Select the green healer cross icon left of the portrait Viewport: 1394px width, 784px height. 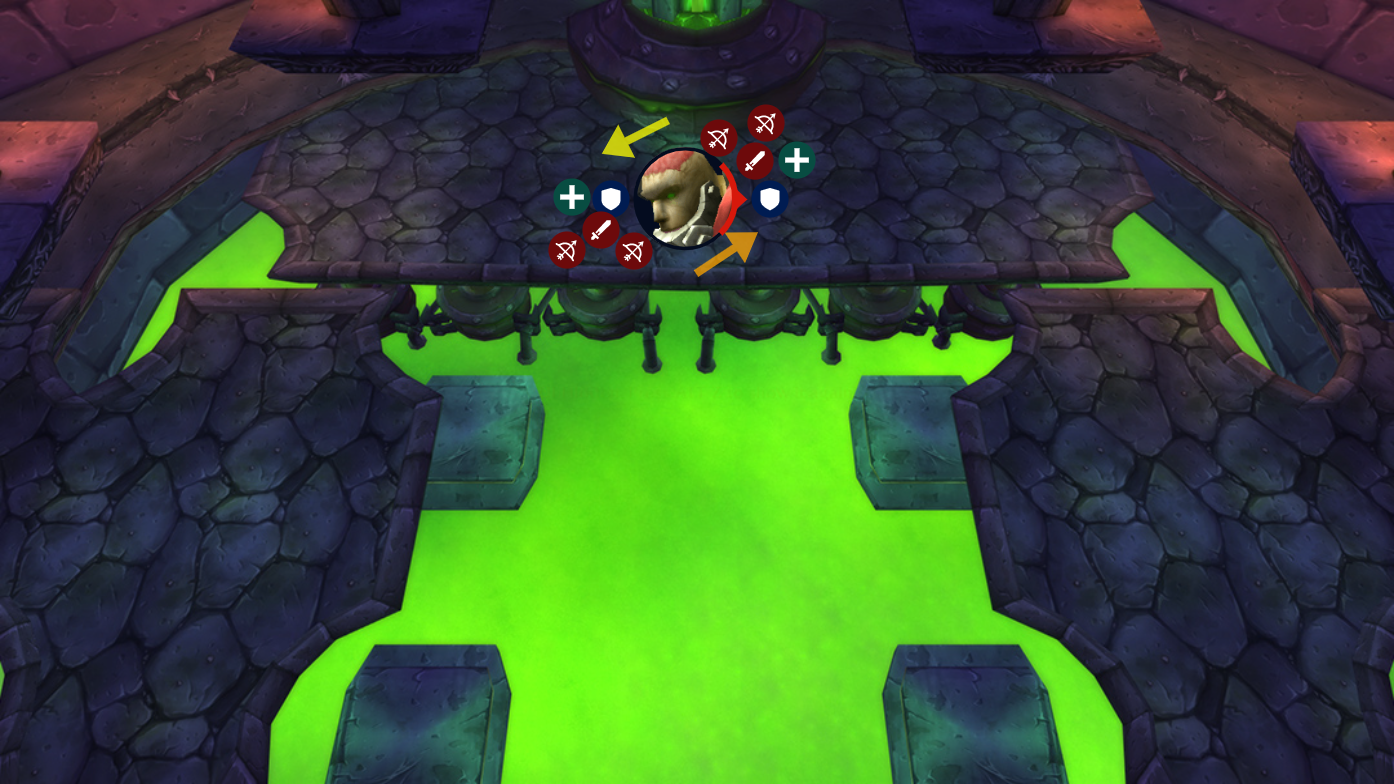coord(572,197)
